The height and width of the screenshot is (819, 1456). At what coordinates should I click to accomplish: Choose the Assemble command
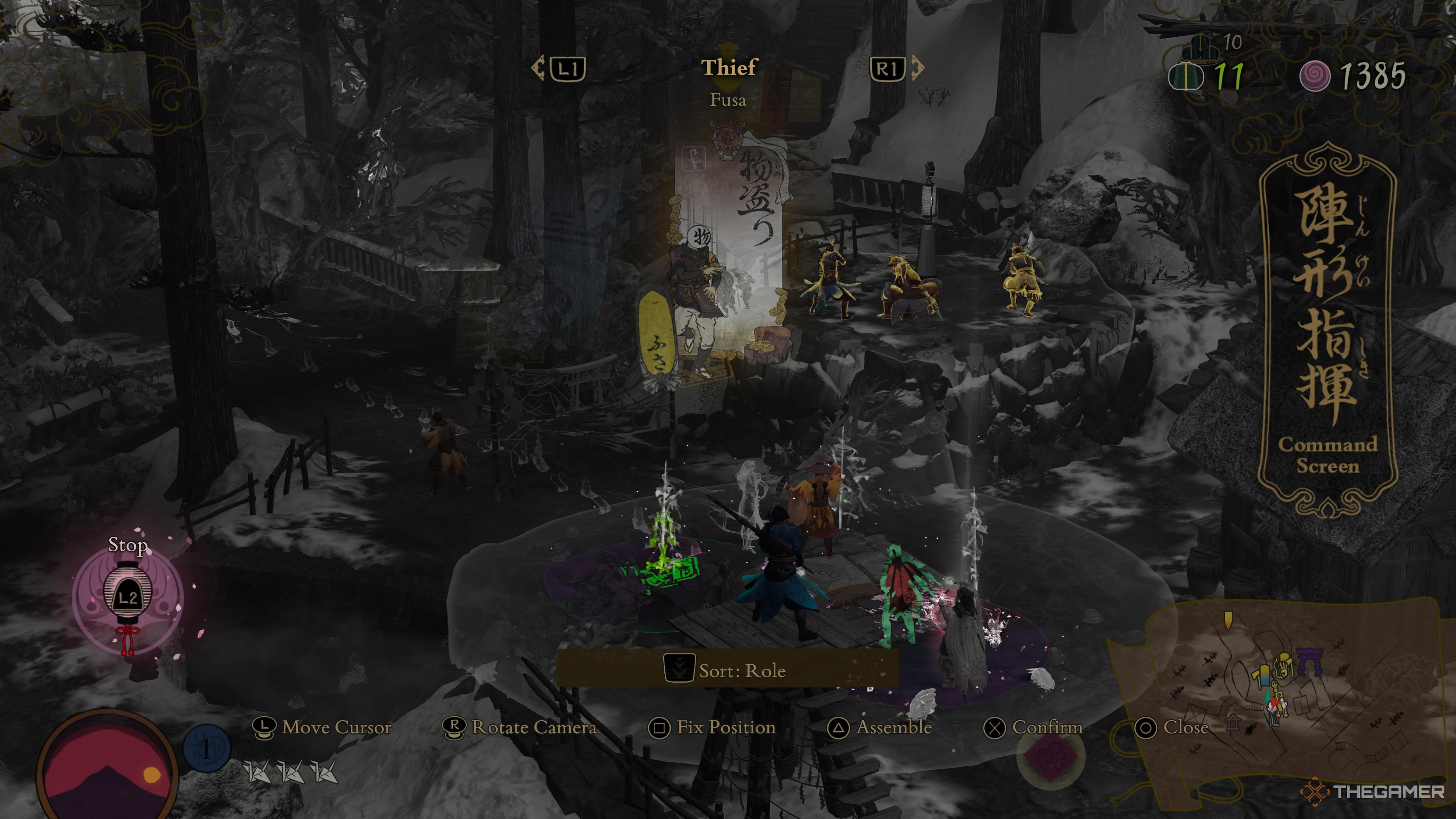[880, 728]
